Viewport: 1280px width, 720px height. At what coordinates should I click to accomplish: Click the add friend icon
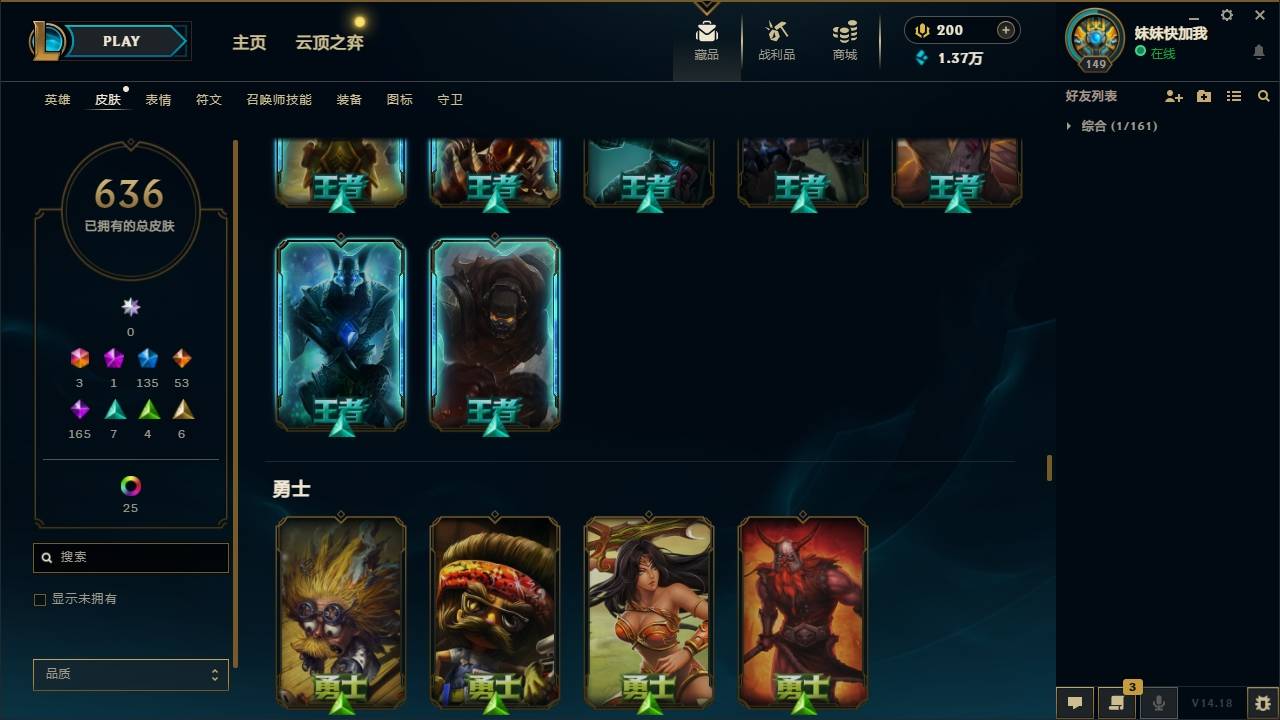[x=1174, y=96]
